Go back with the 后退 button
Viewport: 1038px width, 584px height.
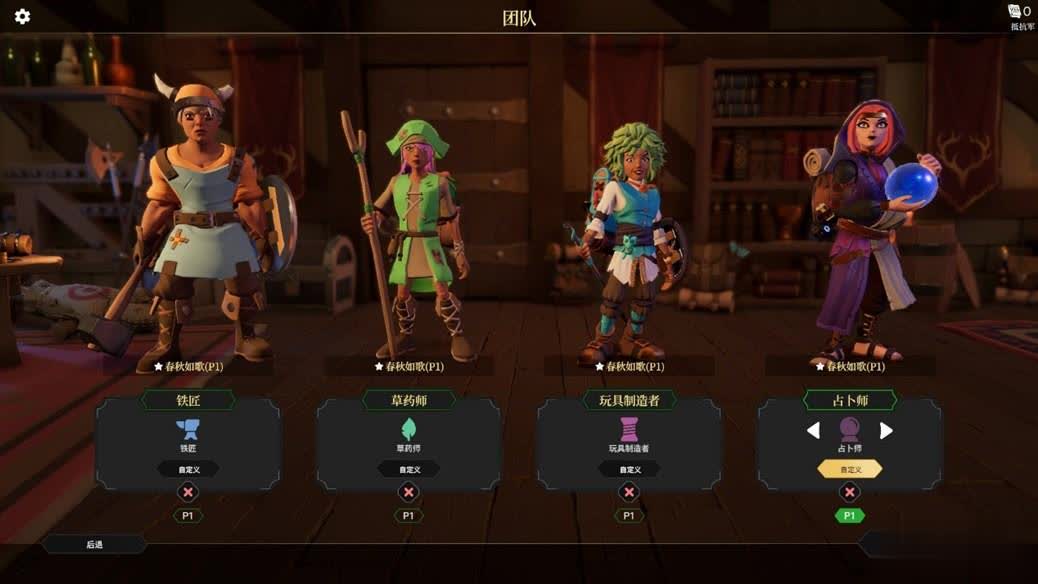(95, 545)
